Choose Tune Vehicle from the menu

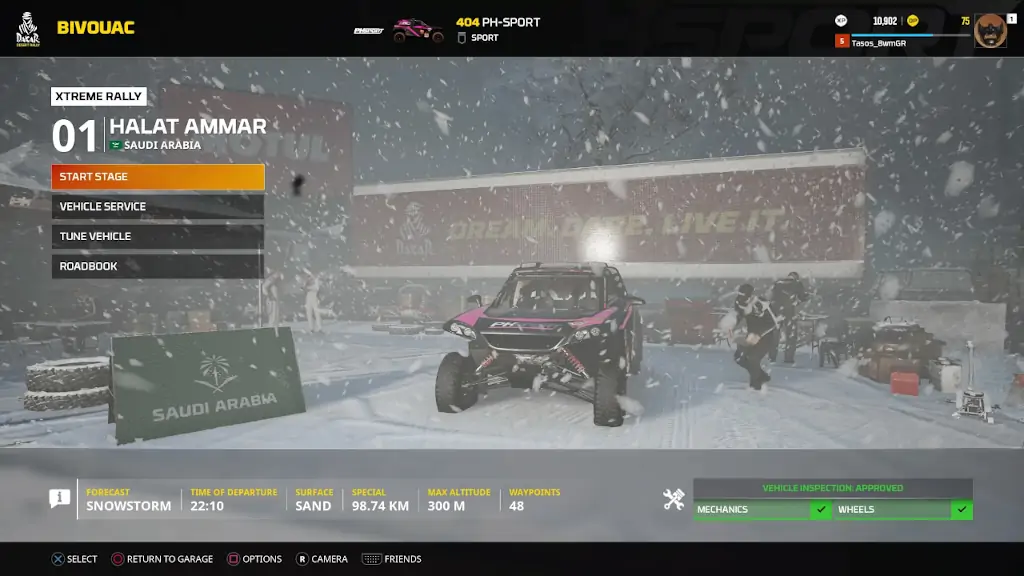pyautogui.click(x=158, y=237)
